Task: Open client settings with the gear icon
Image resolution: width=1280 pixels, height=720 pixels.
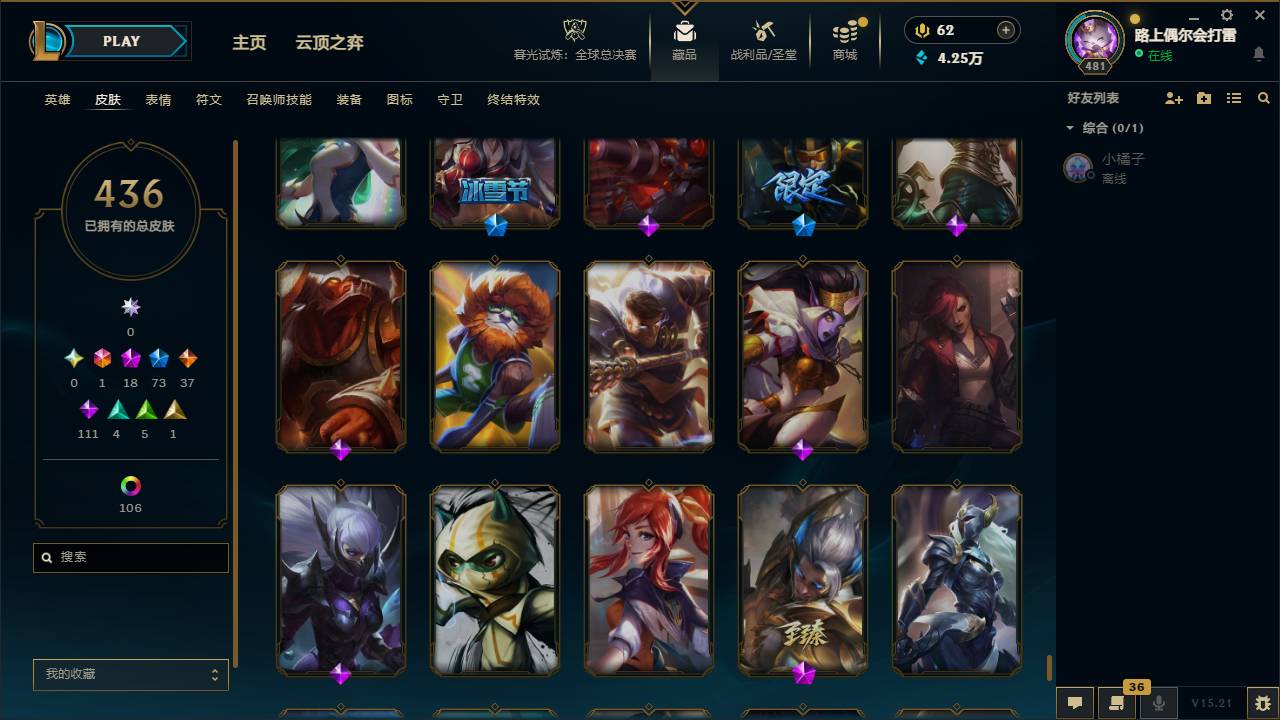Action: [1226, 15]
